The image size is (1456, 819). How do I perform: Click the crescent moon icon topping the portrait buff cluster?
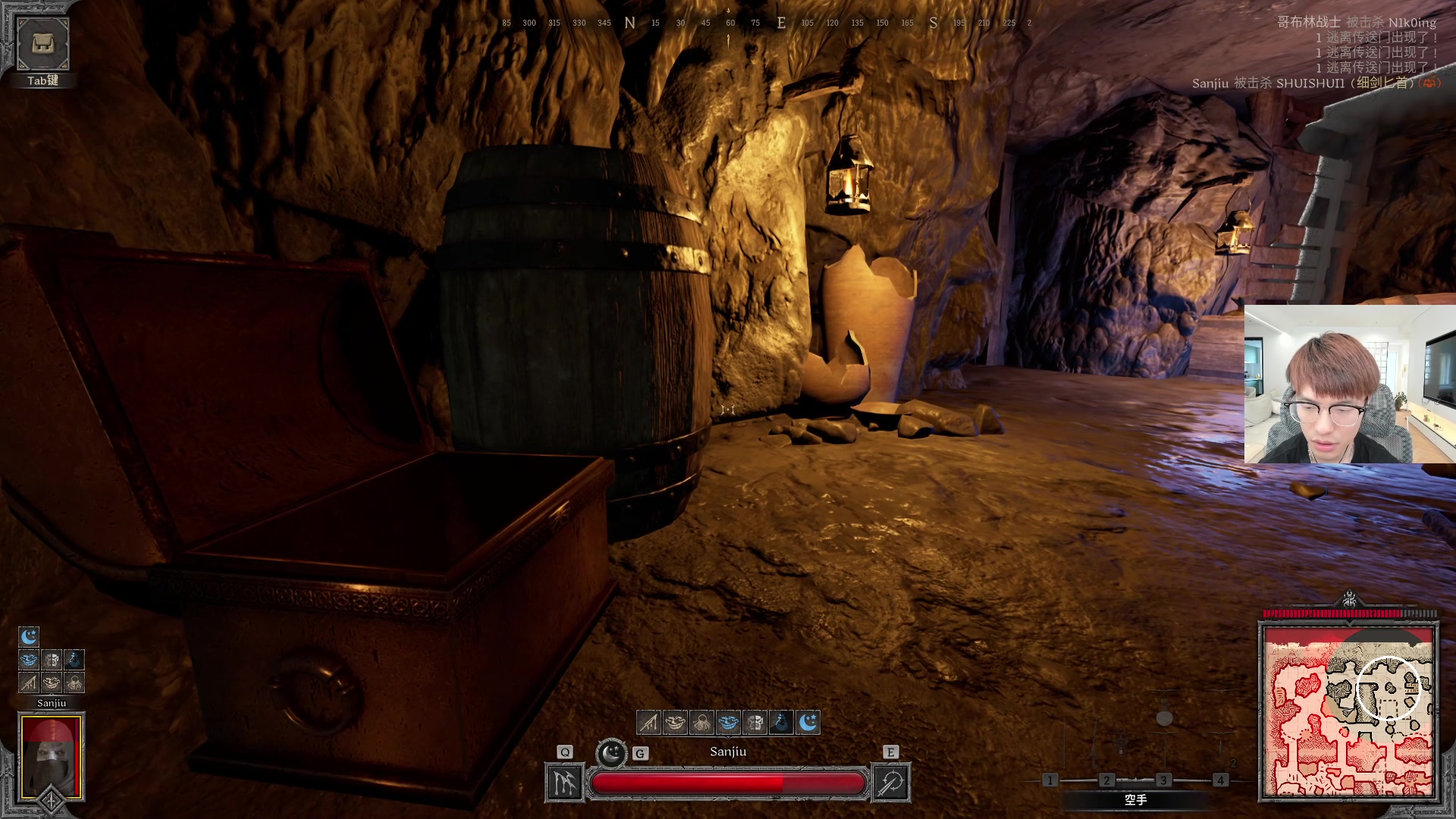(x=29, y=636)
